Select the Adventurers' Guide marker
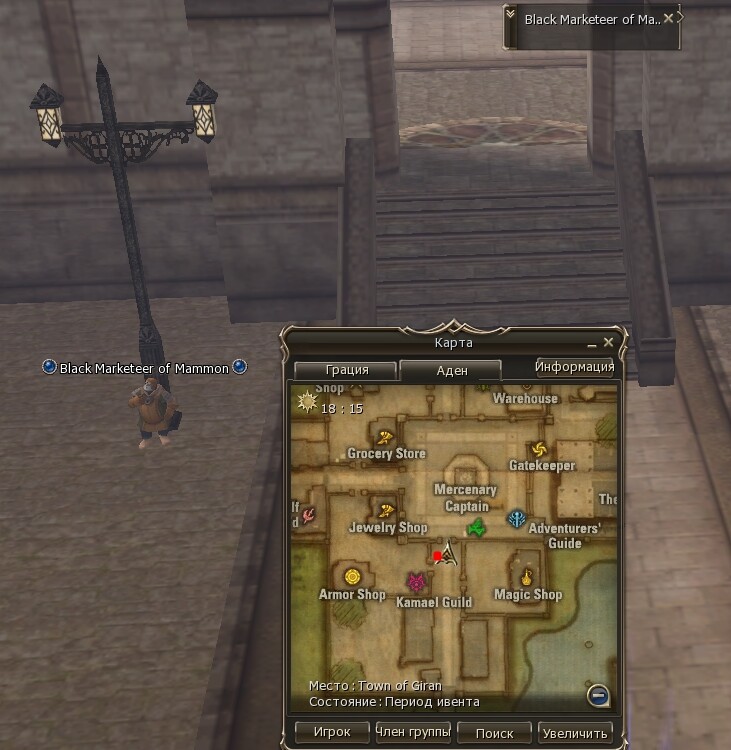The width and height of the screenshot is (731, 750). (517, 518)
